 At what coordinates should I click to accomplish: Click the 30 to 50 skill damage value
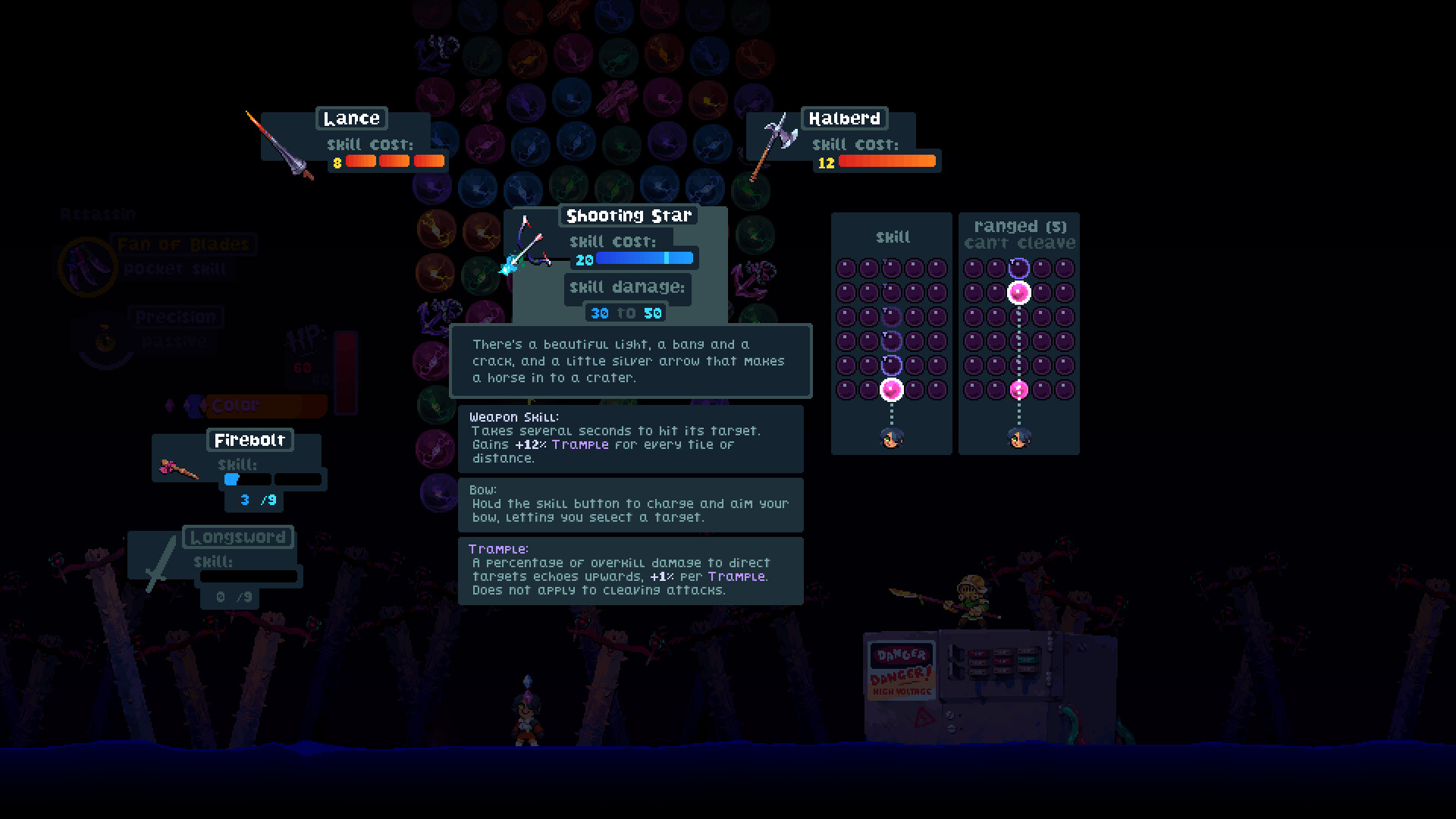click(x=623, y=312)
